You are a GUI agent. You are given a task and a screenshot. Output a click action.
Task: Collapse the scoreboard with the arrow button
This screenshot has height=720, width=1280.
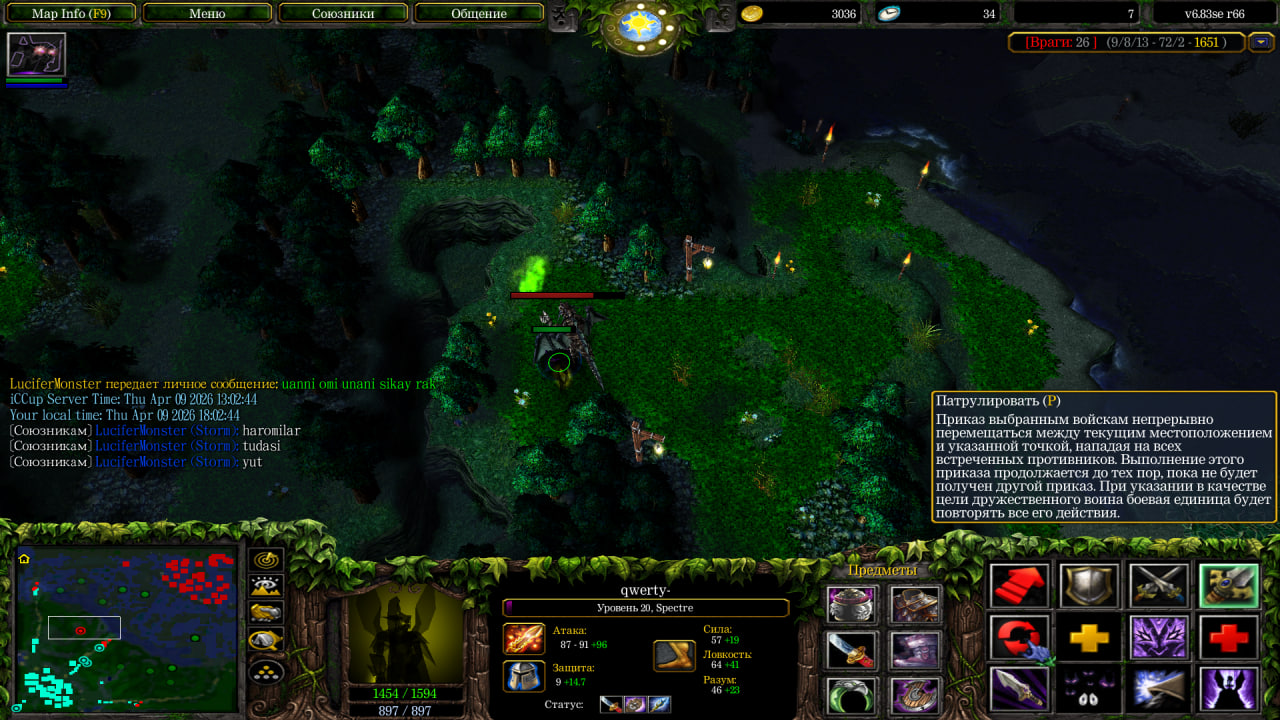[1261, 42]
